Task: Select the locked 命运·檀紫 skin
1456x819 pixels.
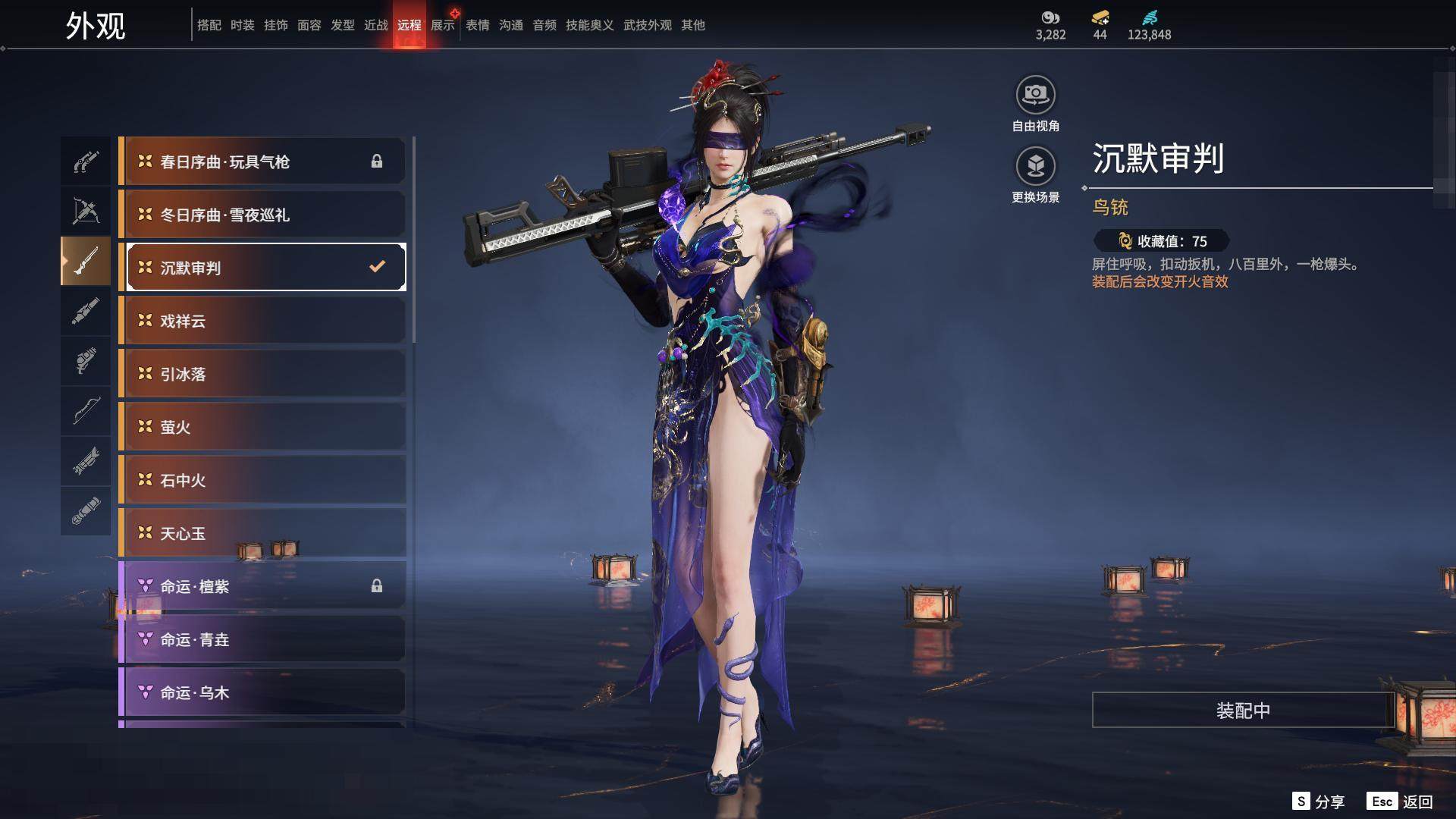Action: tap(263, 586)
